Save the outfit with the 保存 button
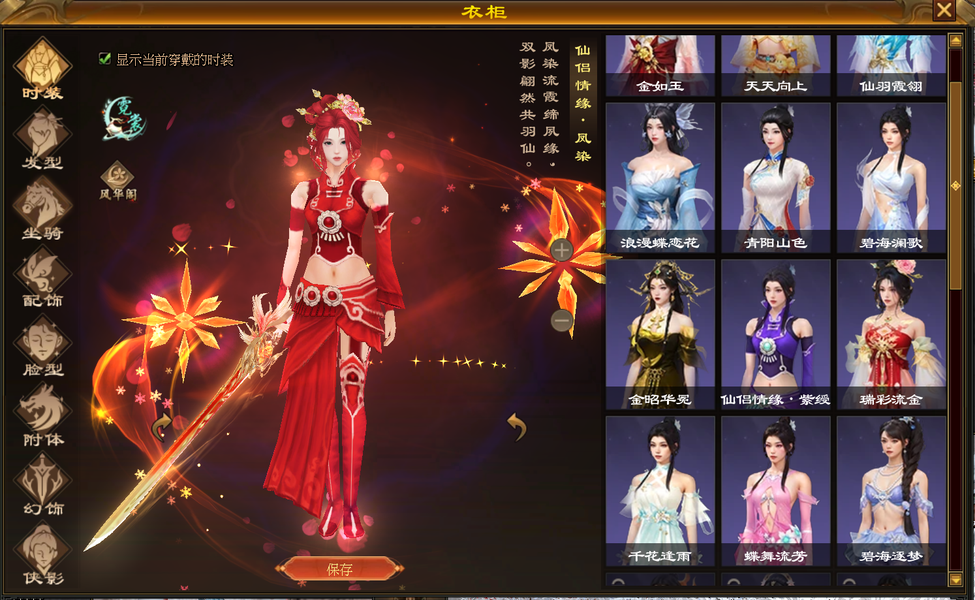The width and height of the screenshot is (975, 600). pos(338,569)
